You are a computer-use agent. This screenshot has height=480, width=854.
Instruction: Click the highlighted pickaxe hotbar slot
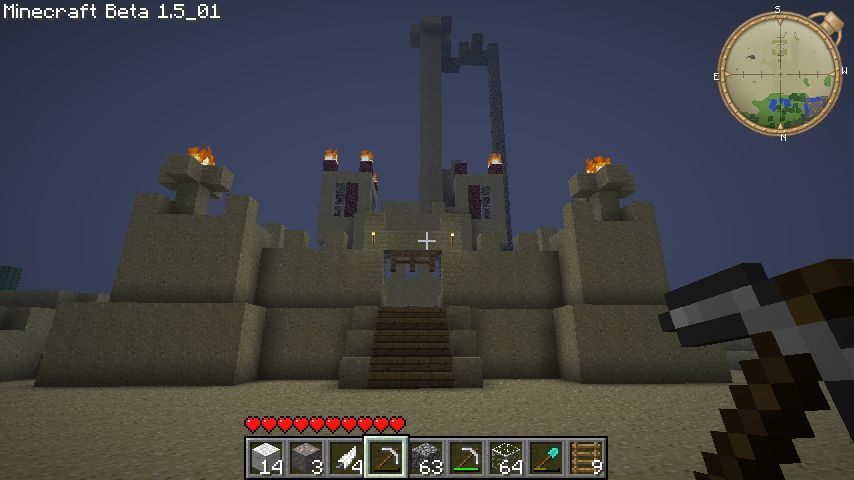coord(385,458)
